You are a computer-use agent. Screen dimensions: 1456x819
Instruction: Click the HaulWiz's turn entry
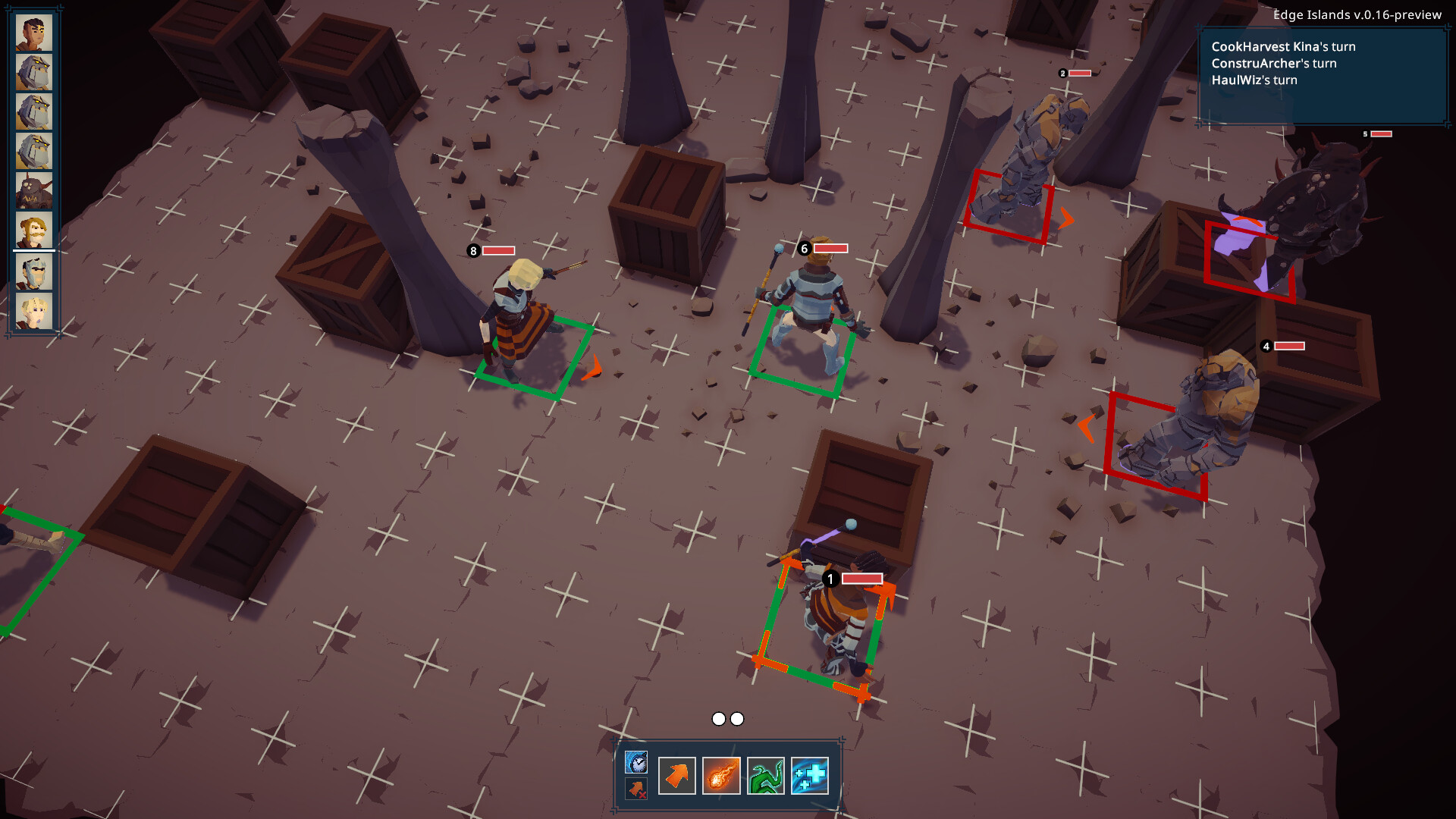(1254, 80)
